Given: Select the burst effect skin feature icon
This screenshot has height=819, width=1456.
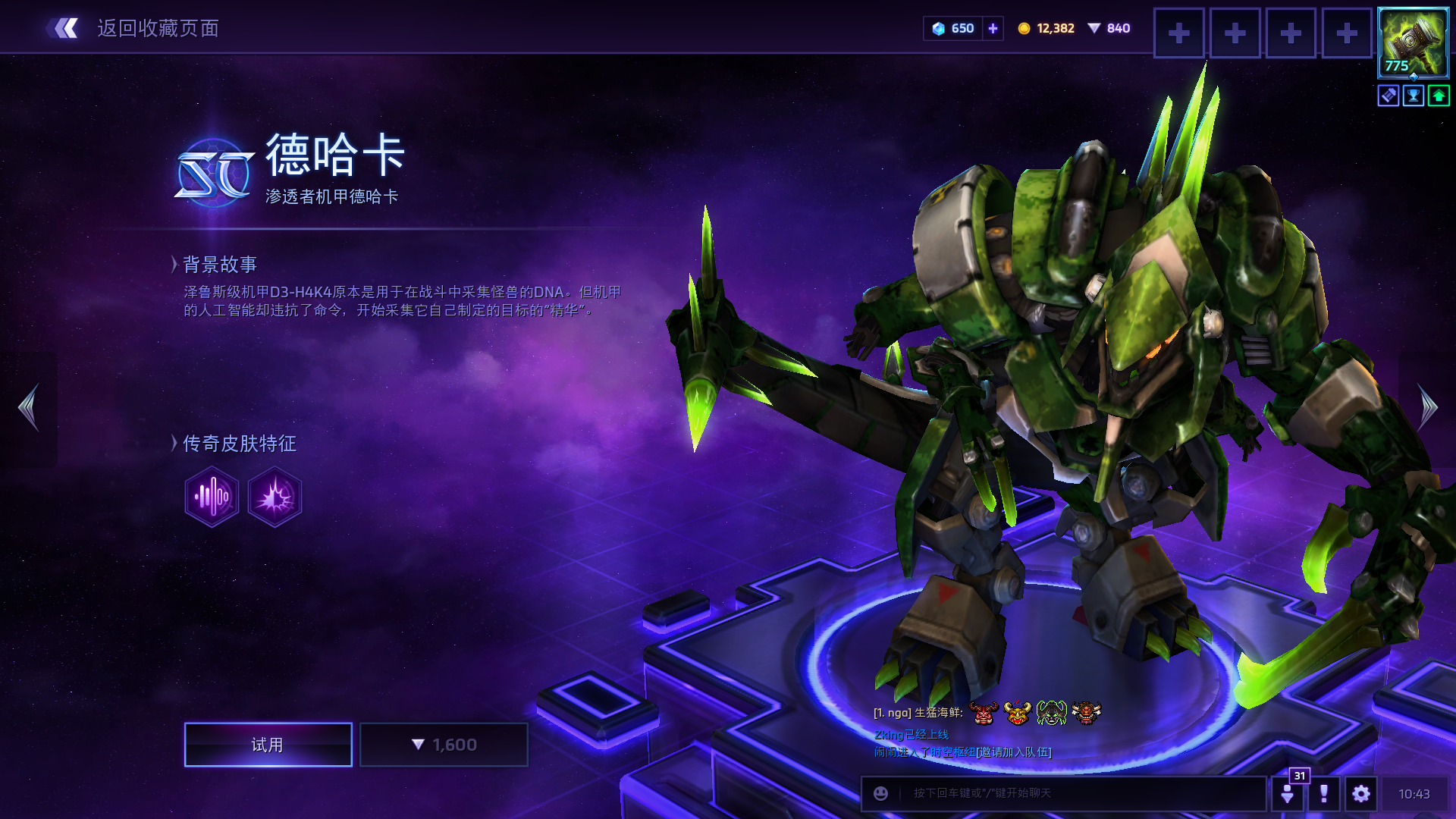Looking at the screenshot, I should [275, 497].
